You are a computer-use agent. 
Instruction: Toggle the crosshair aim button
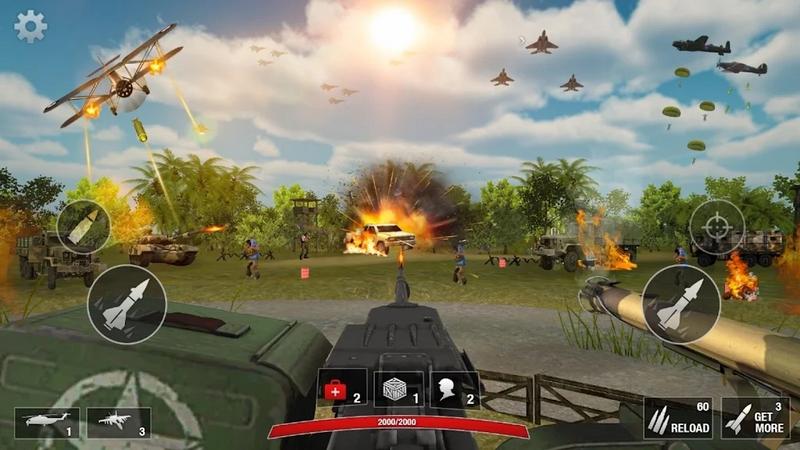tap(716, 226)
